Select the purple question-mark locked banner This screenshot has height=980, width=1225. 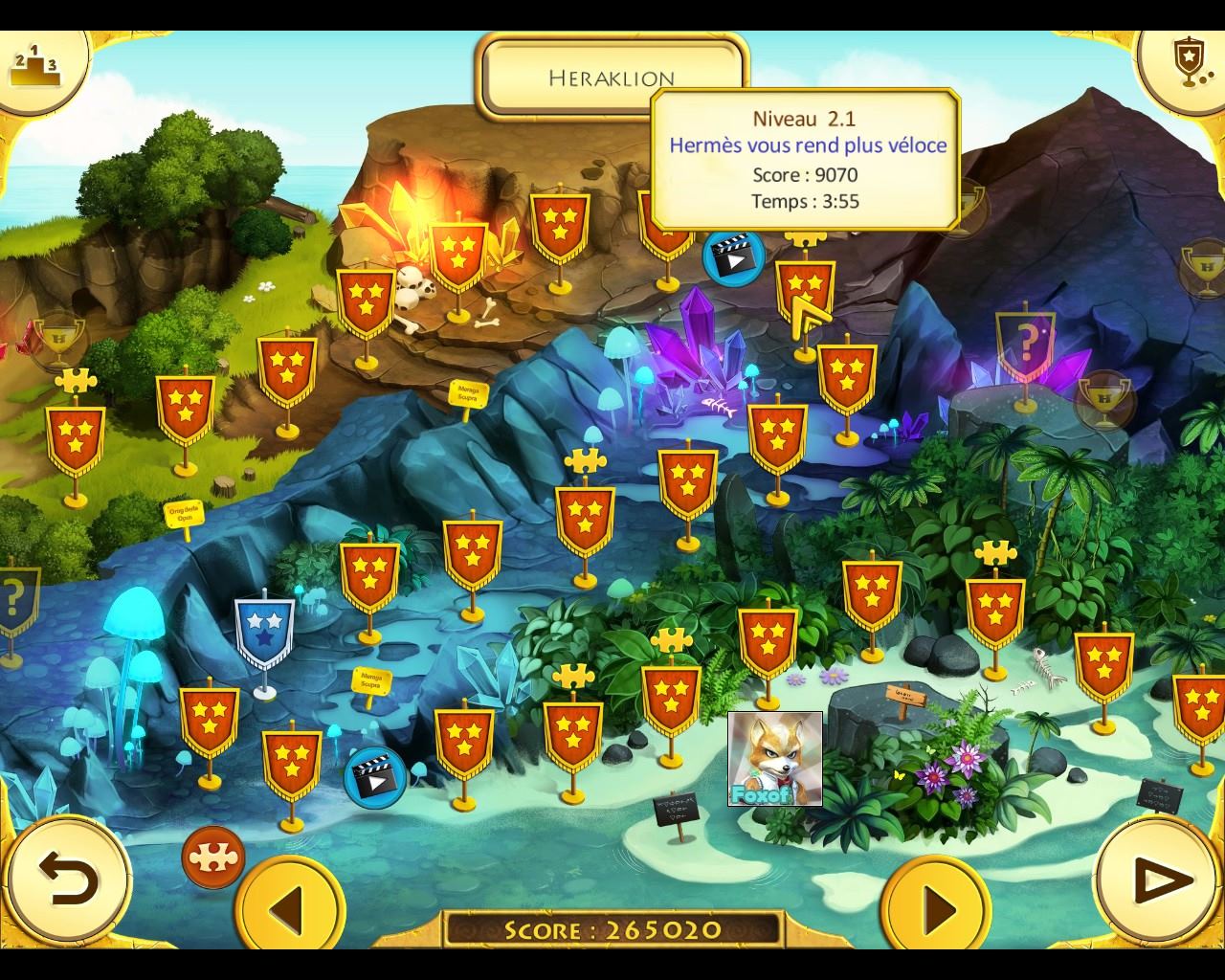(x=1025, y=345)
